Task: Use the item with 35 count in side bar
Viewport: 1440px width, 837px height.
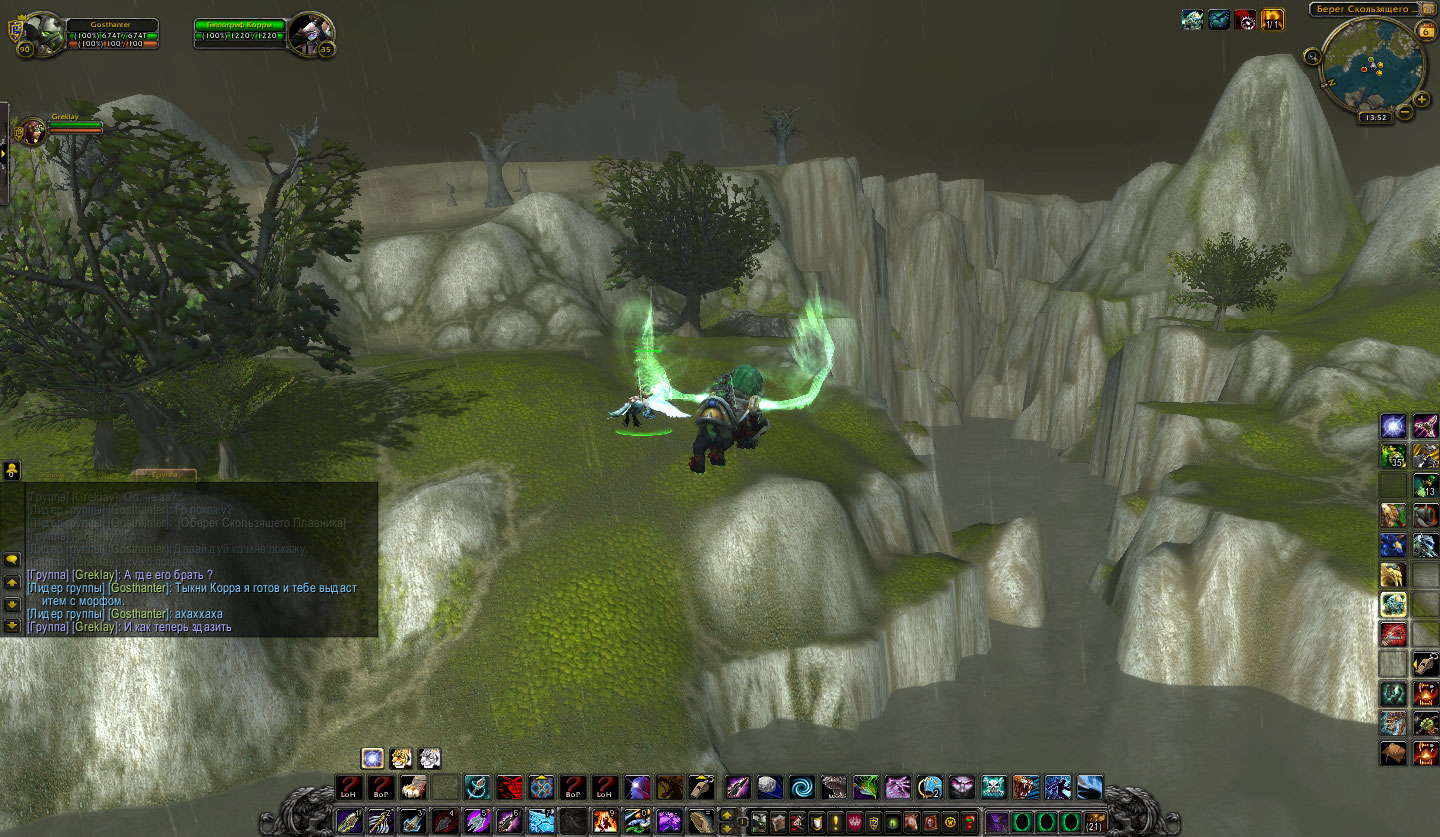Action: [x=1393, y=456]
